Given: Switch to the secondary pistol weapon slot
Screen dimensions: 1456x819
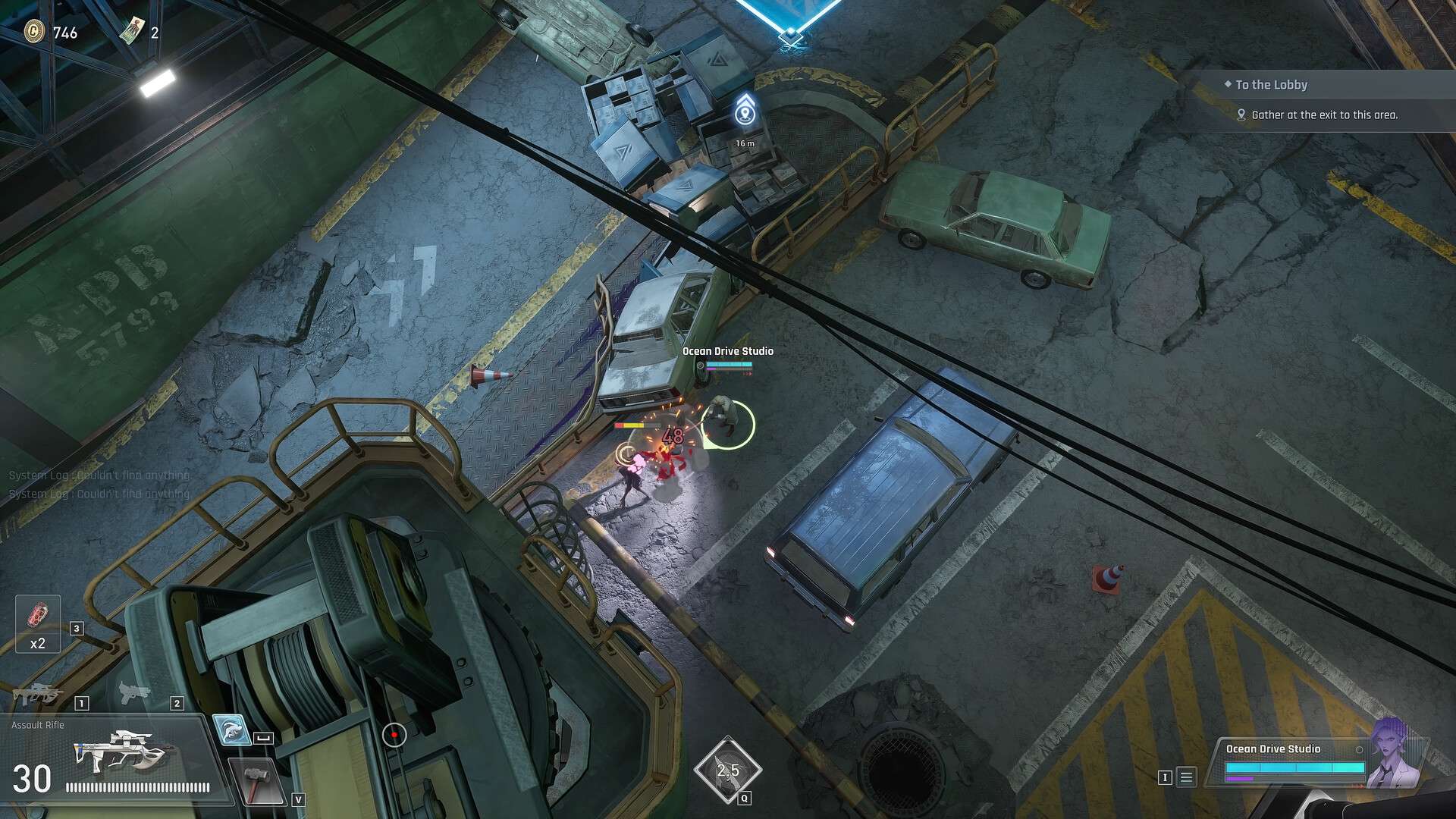Looking at the screenshot, I should (132, 692).
